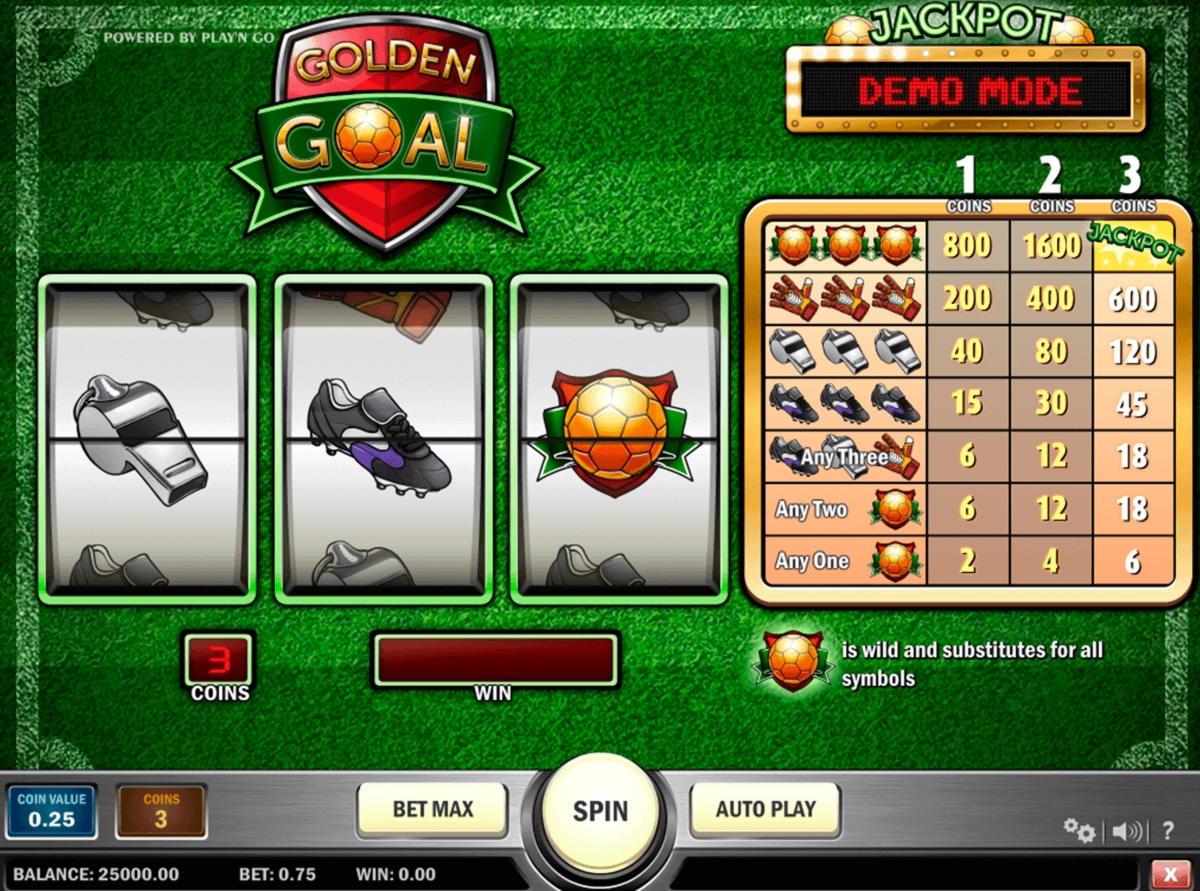Adjust the brown Coins selector
Viewport: 1200px width, 891px height.
pyautogui.click(x=161, y=811)
